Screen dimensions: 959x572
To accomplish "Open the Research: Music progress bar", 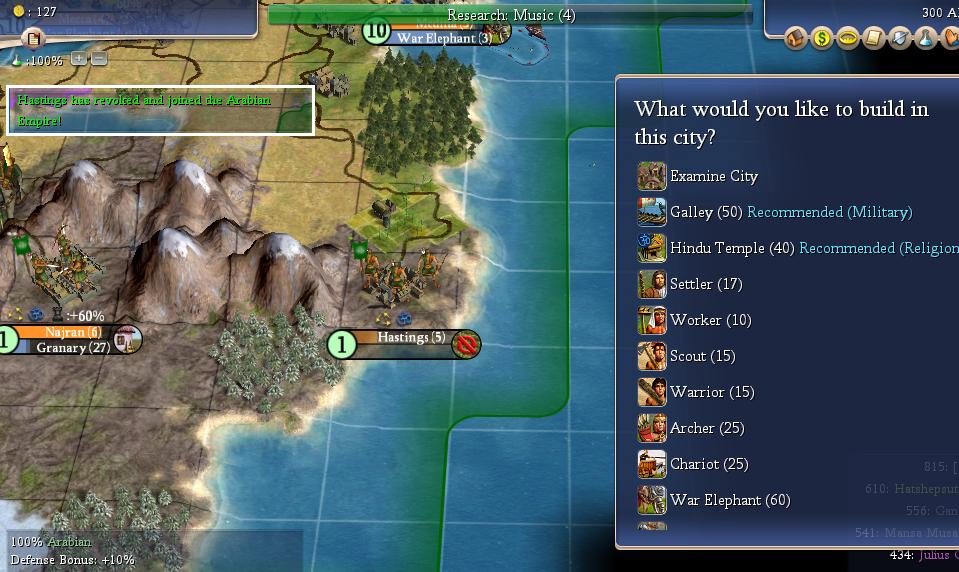I will coord(510,15).
